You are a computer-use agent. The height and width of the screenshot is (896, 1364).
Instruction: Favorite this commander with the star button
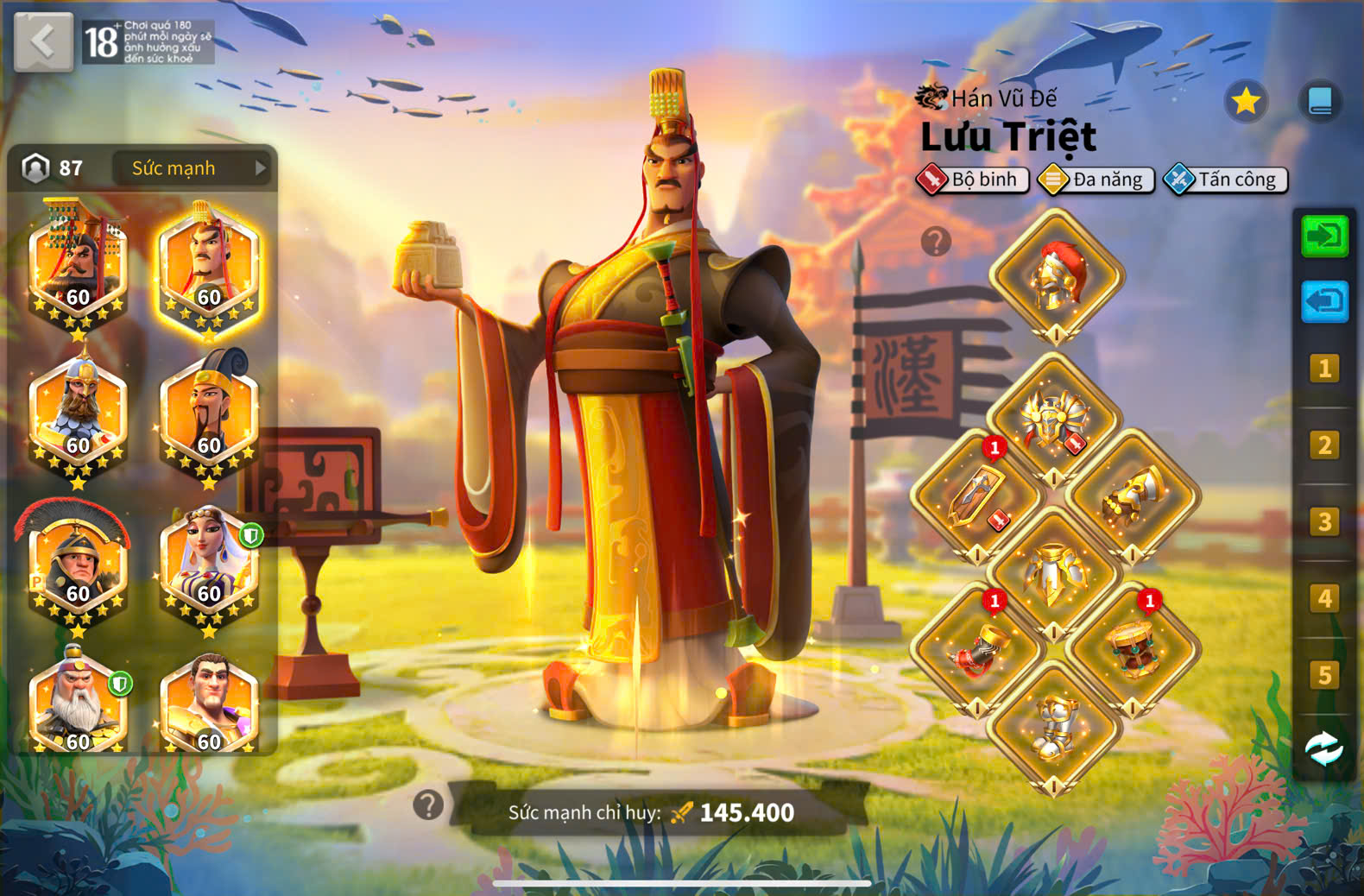(1246, 103)
